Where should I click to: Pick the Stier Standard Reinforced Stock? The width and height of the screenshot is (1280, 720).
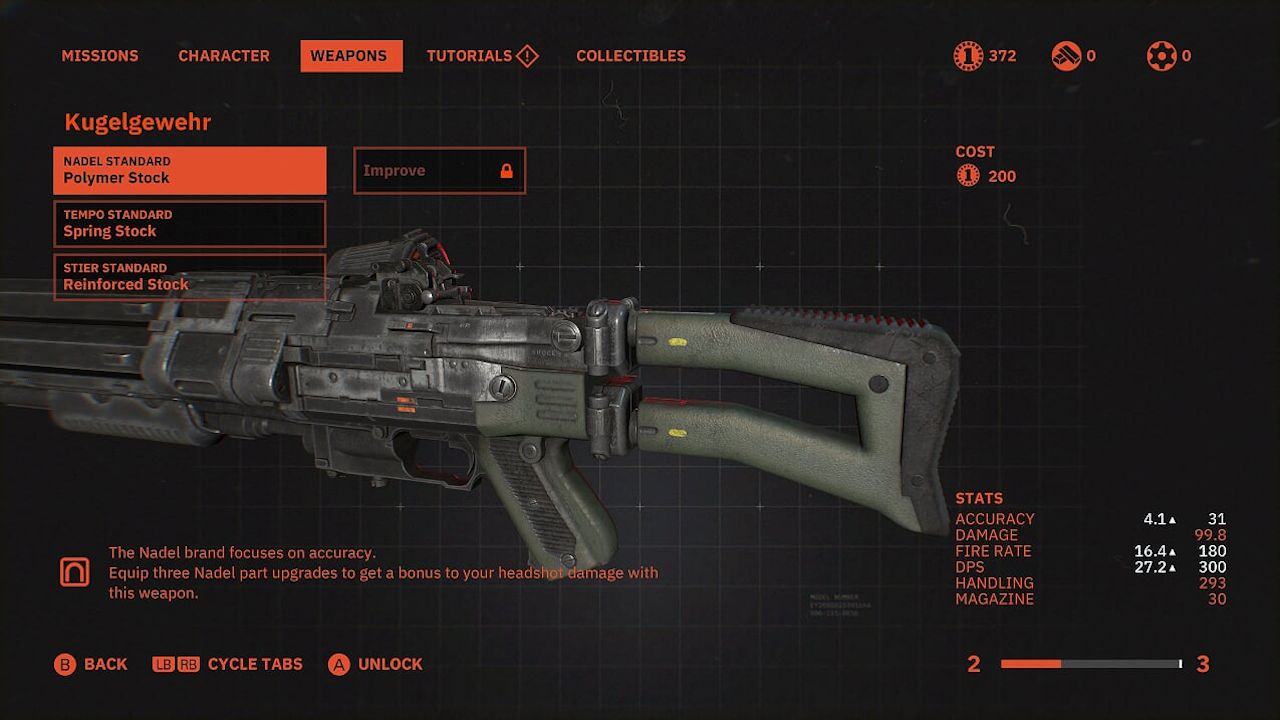[190, 277]
